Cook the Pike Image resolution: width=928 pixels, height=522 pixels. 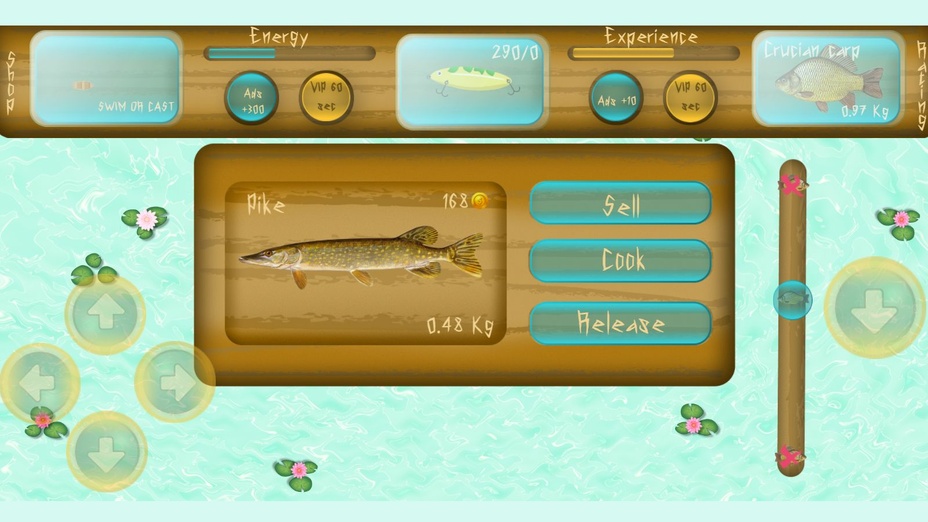coord(620,261)
